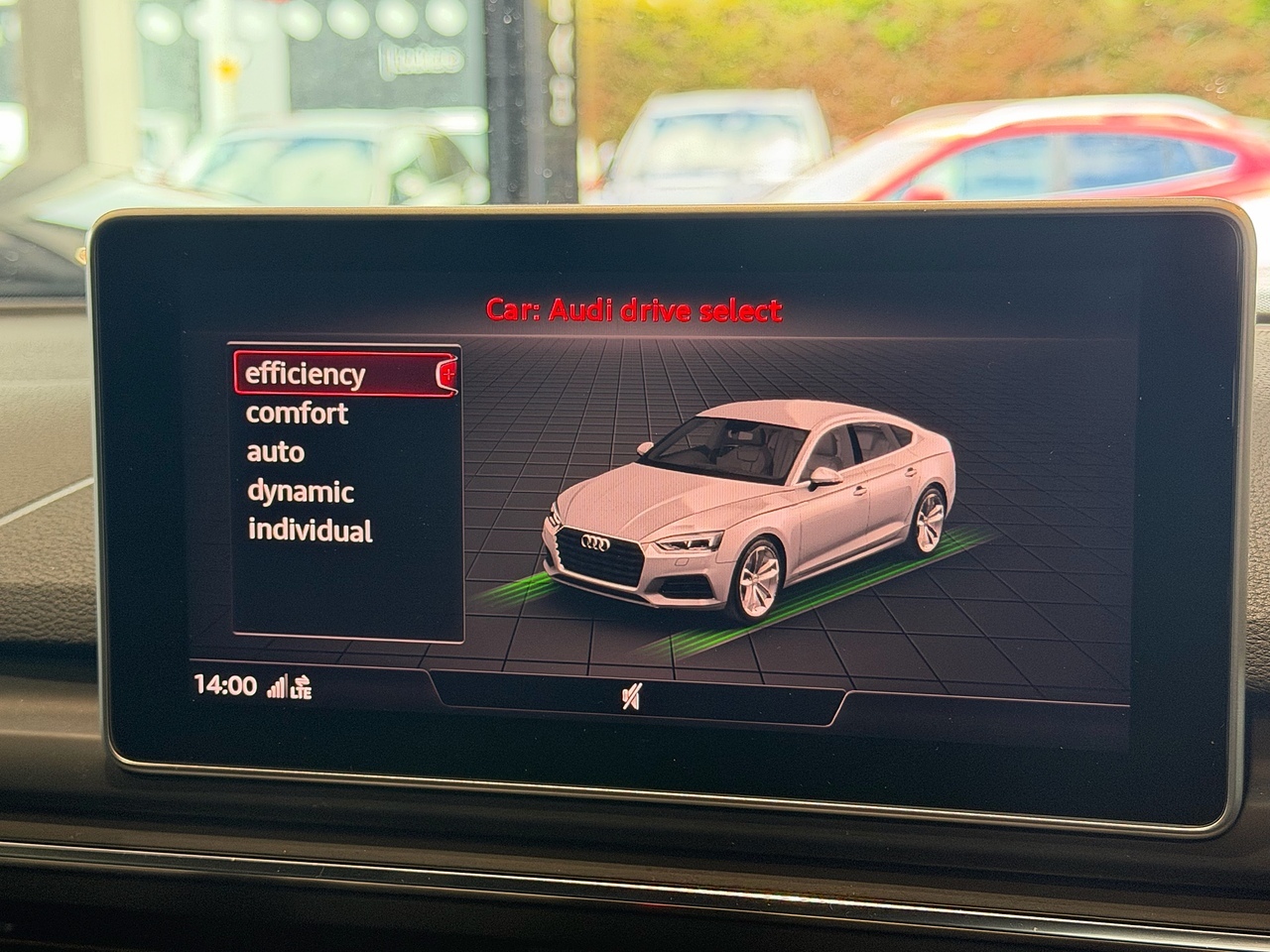Screen dimensions: 1270x952
Task: Switch to auto drive mode
Action: [x=275, y=452]
